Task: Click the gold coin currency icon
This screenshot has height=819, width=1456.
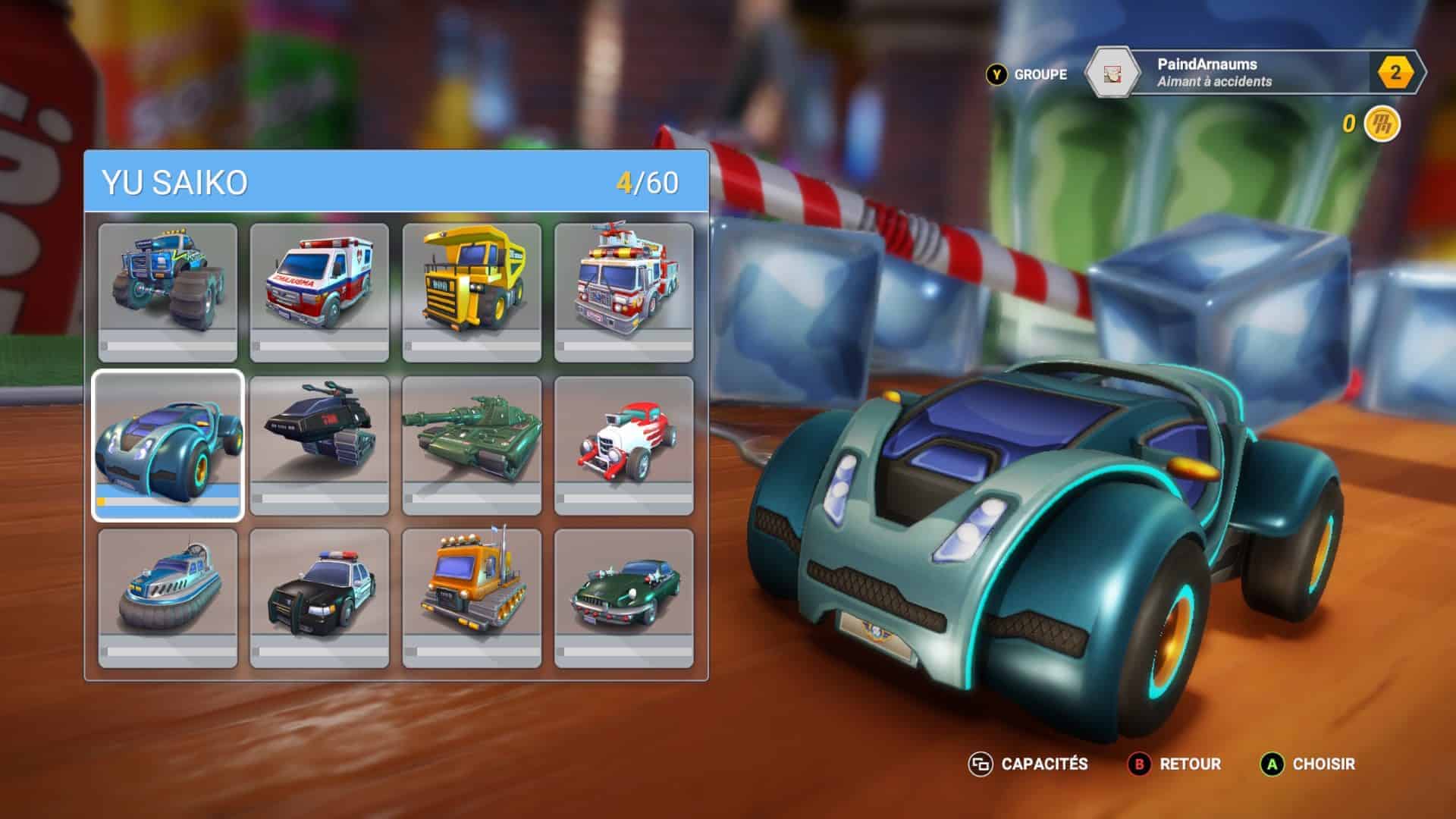Action: click(1382, 124)
